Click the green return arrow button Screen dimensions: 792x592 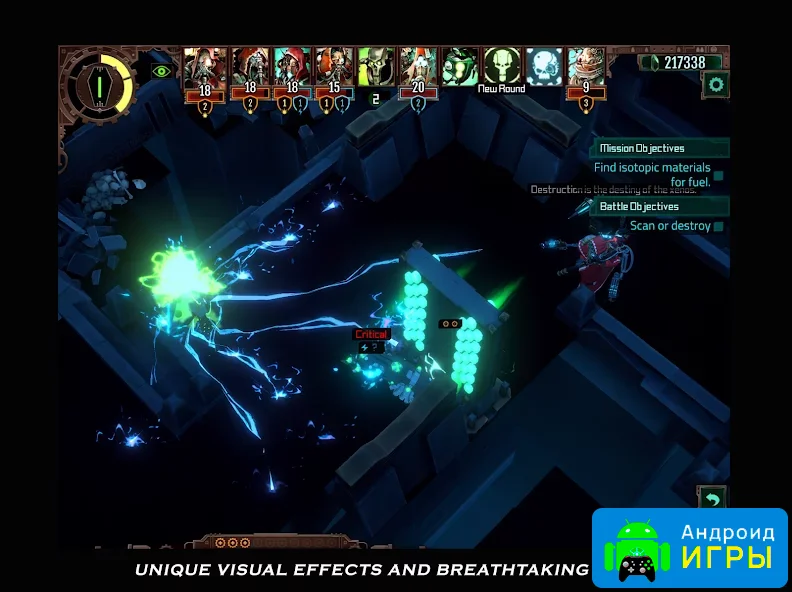(x=712, y=498)
